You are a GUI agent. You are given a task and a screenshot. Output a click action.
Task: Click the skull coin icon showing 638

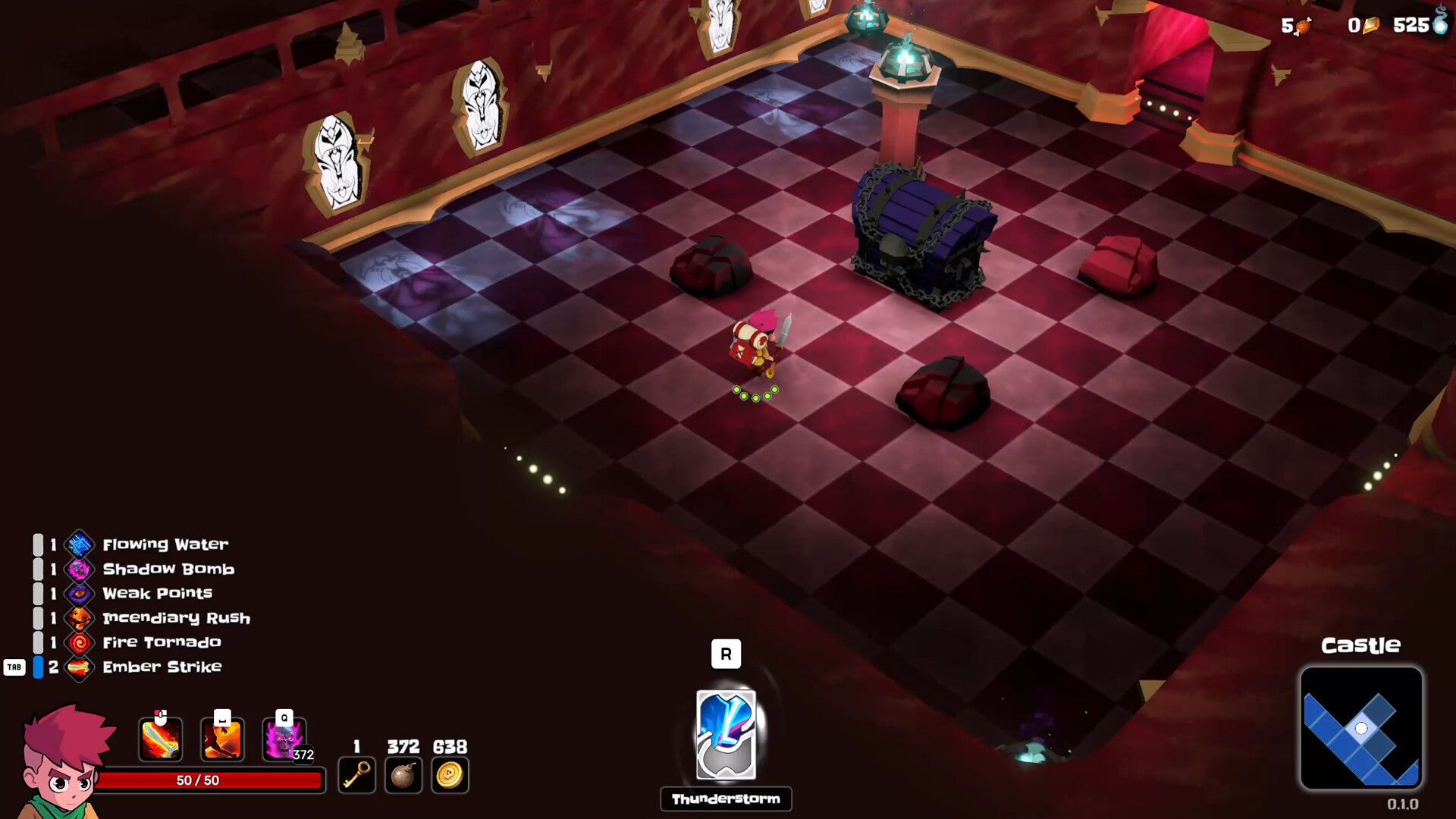tap(450, 774)
